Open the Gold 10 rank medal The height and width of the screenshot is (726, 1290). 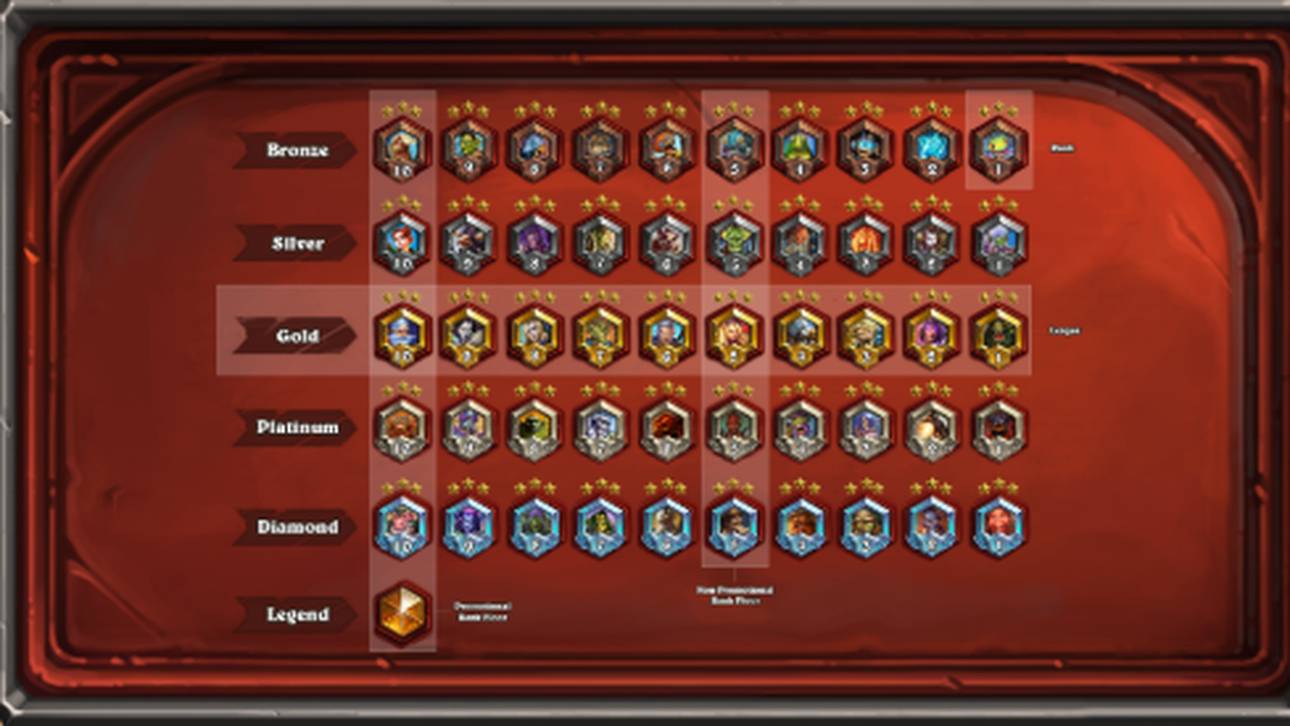(400, 335)
